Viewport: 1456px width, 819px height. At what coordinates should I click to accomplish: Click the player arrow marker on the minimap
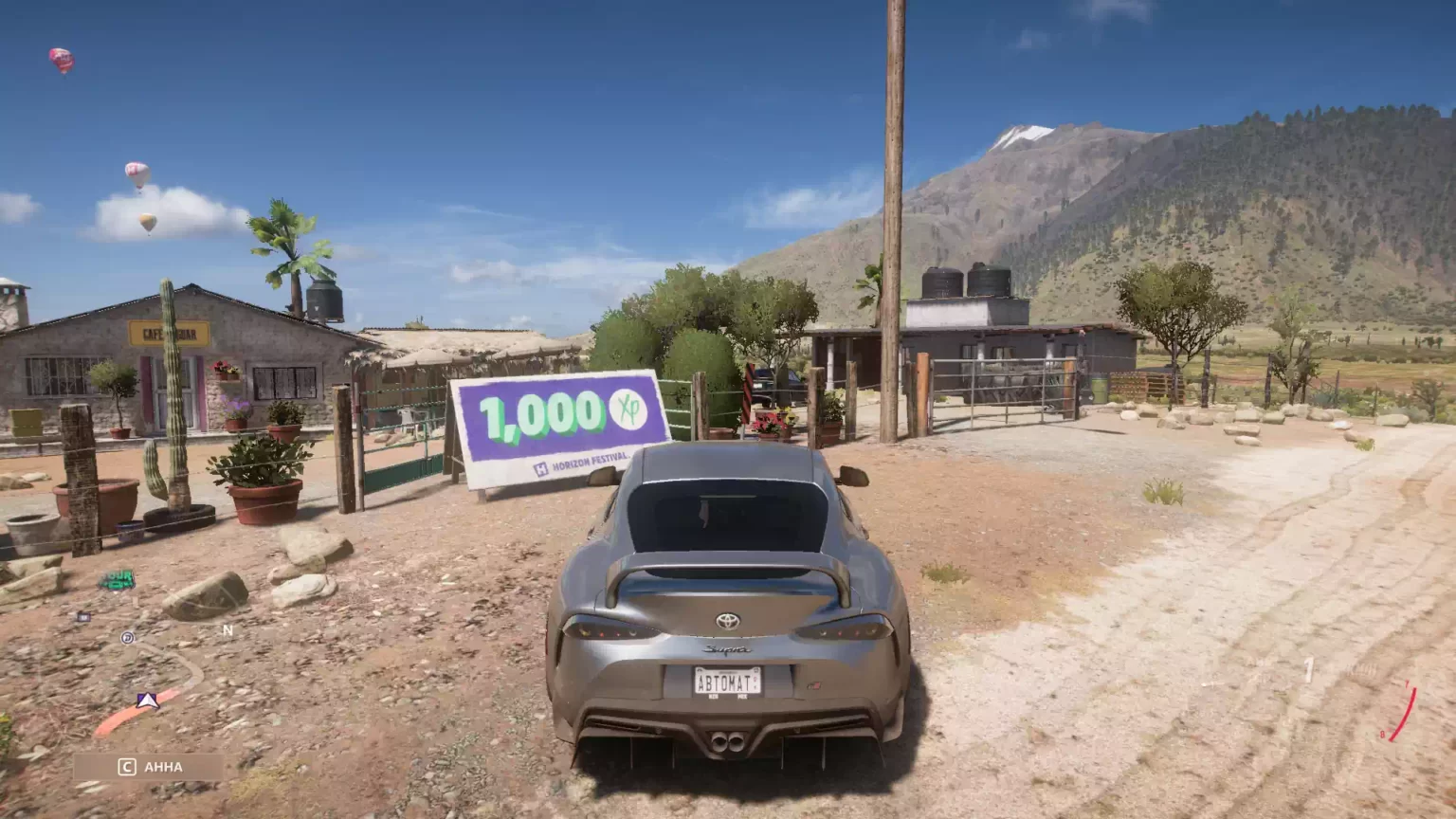(148, 701)
